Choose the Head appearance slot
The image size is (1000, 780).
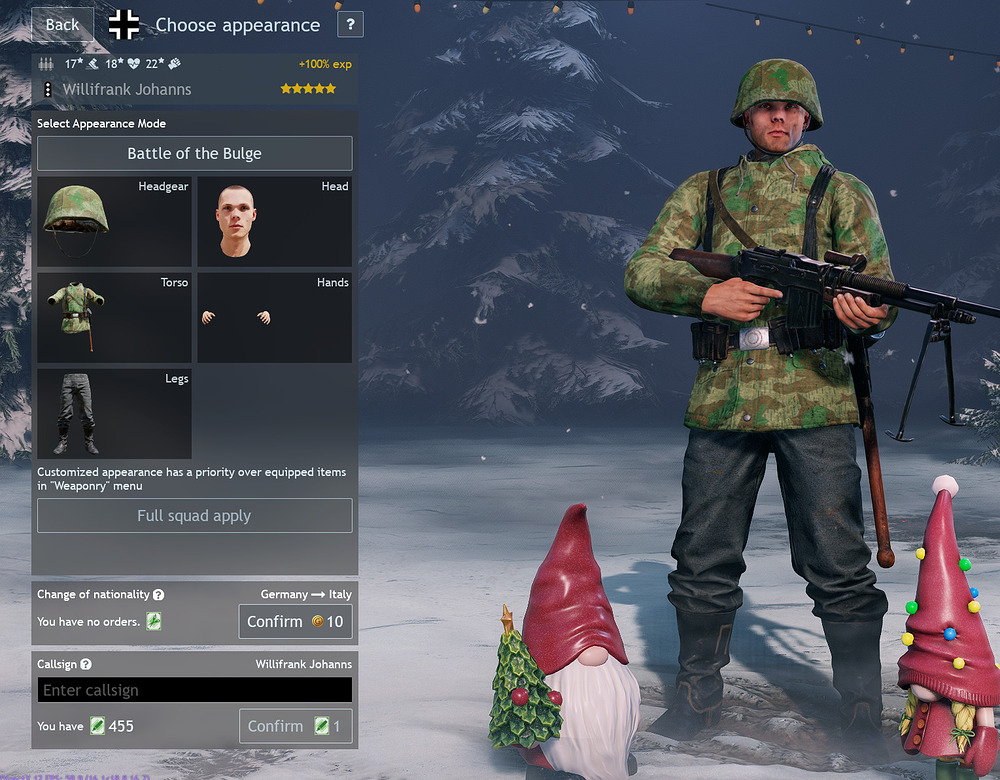click(274, 222)
